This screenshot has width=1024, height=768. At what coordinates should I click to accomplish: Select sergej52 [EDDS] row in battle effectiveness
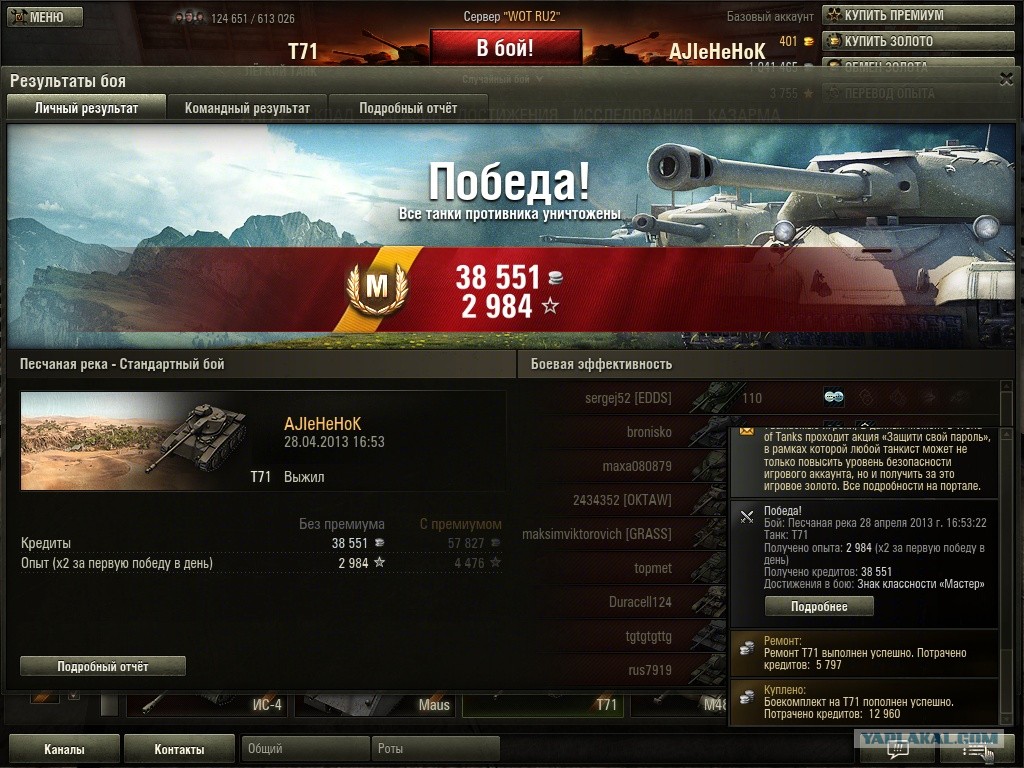(628, 398)
